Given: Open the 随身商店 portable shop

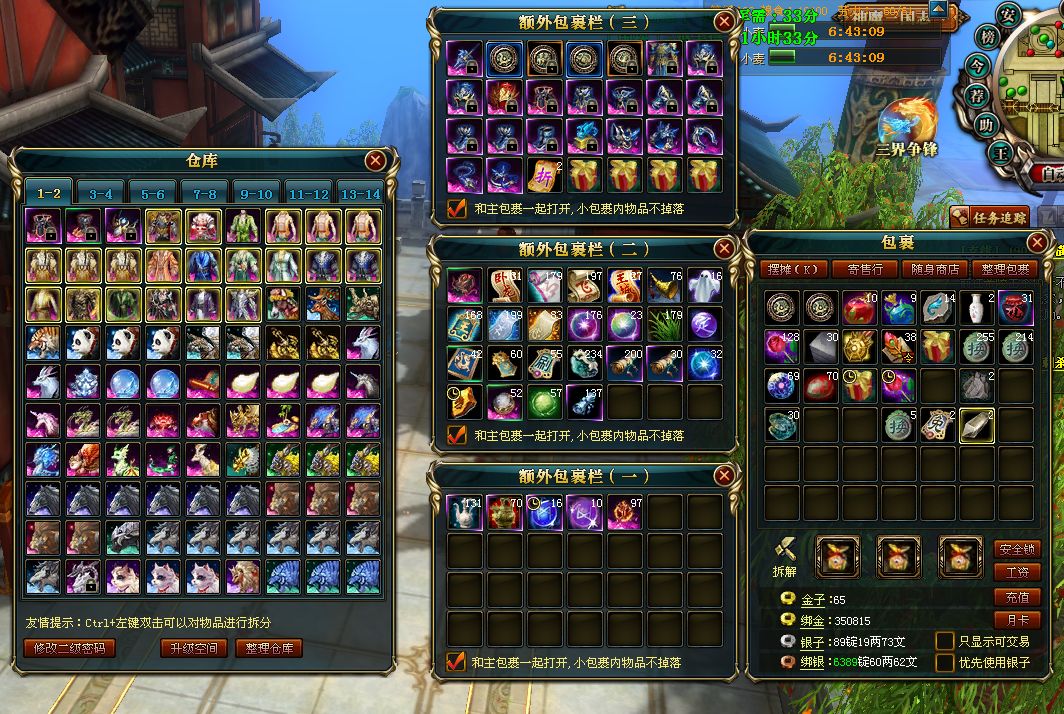Looking at the screenshot, I should coord(936,269).
